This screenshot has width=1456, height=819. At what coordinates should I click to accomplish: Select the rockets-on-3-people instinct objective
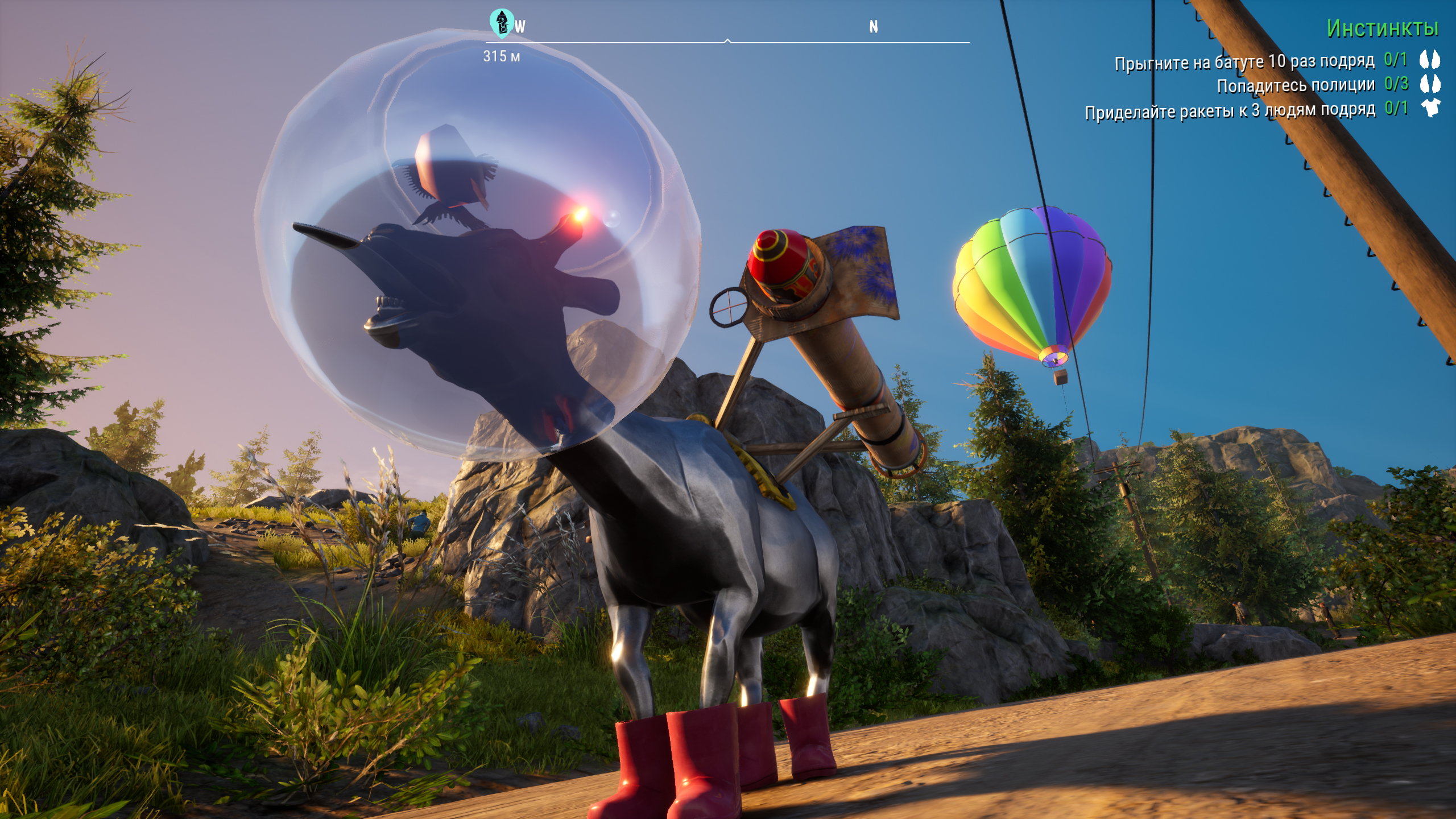(1230, 110)
